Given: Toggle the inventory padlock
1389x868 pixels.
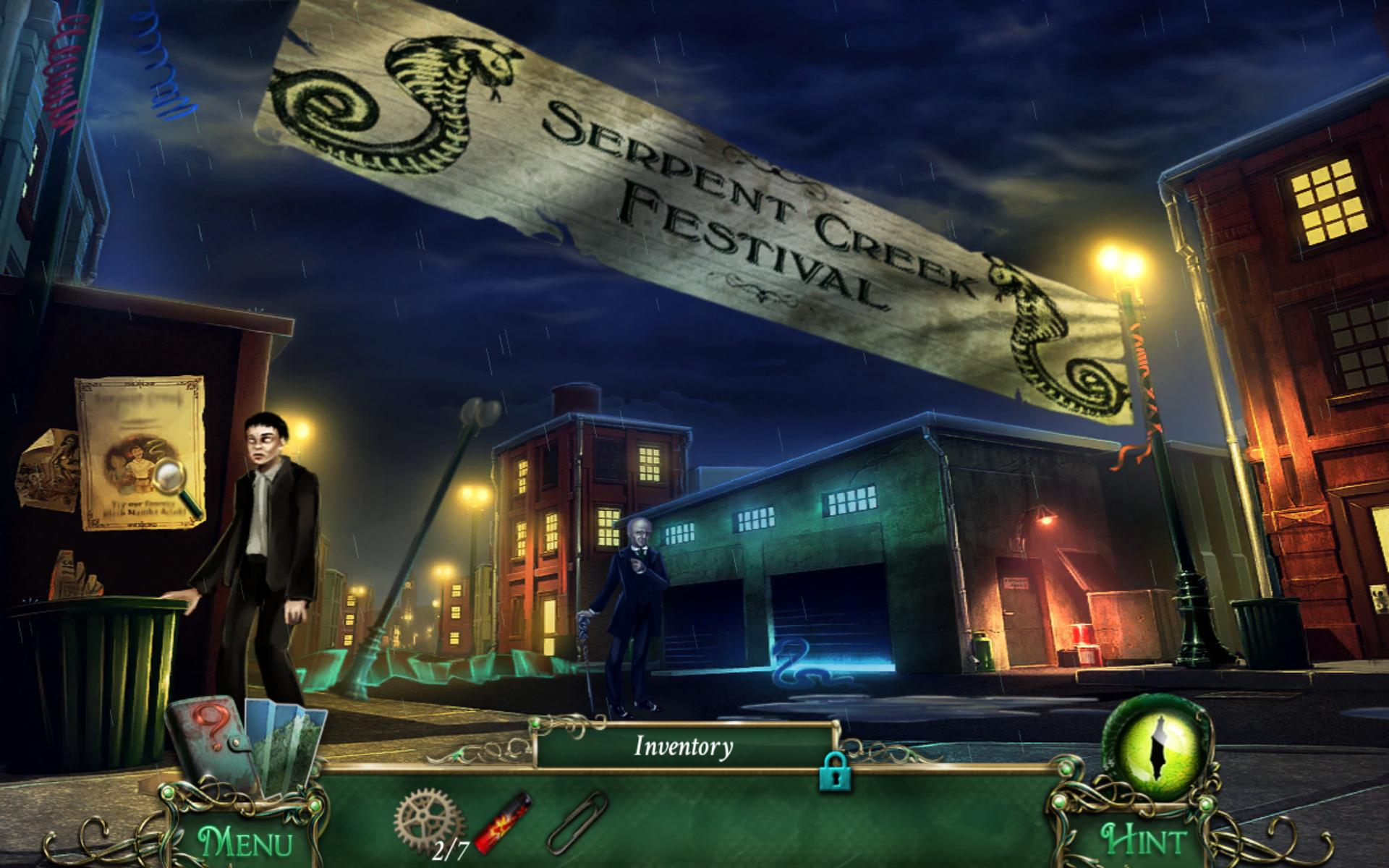Looking at the screenshot, I should click(835, 775).
